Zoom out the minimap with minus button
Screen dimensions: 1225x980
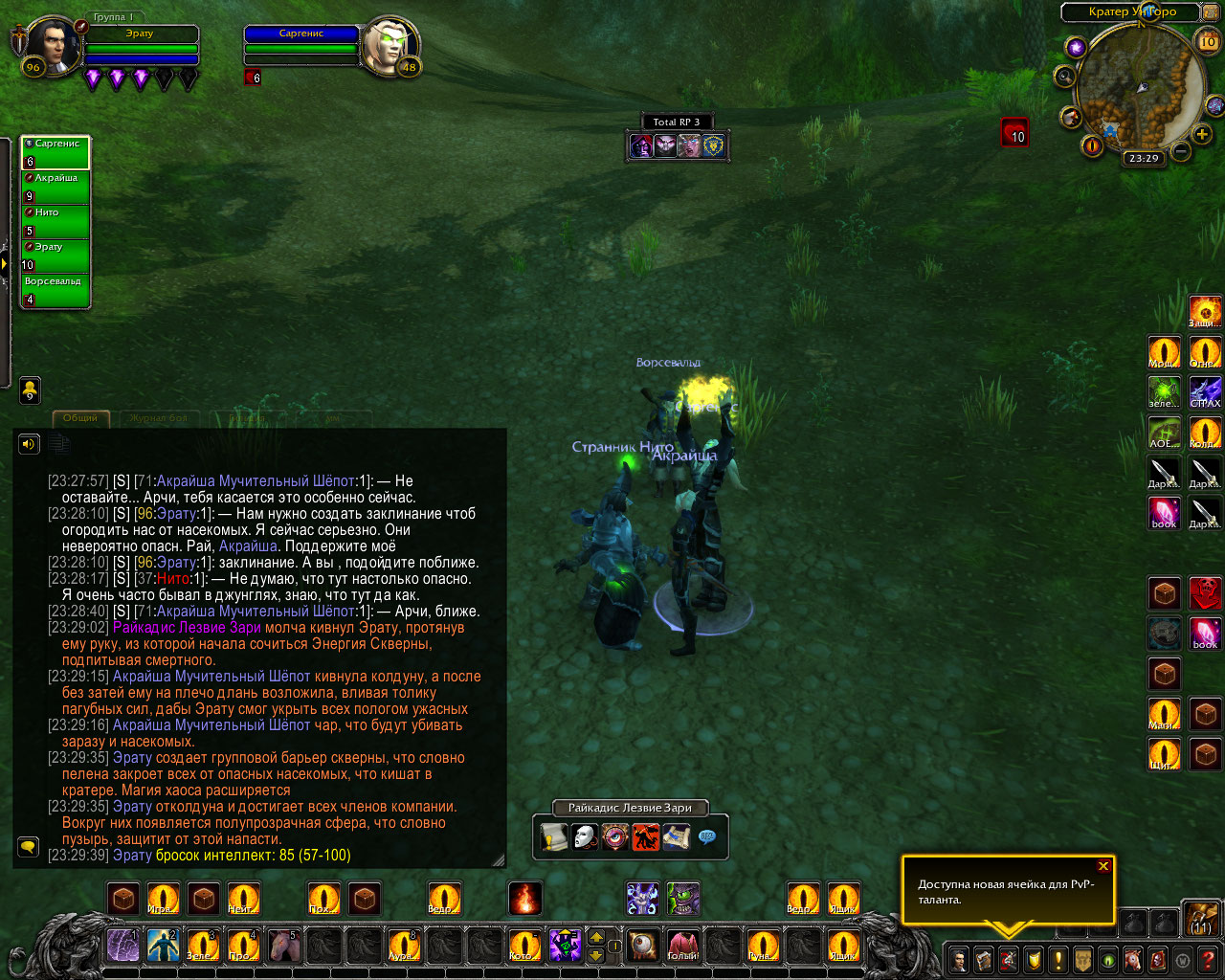point(1182,151)
